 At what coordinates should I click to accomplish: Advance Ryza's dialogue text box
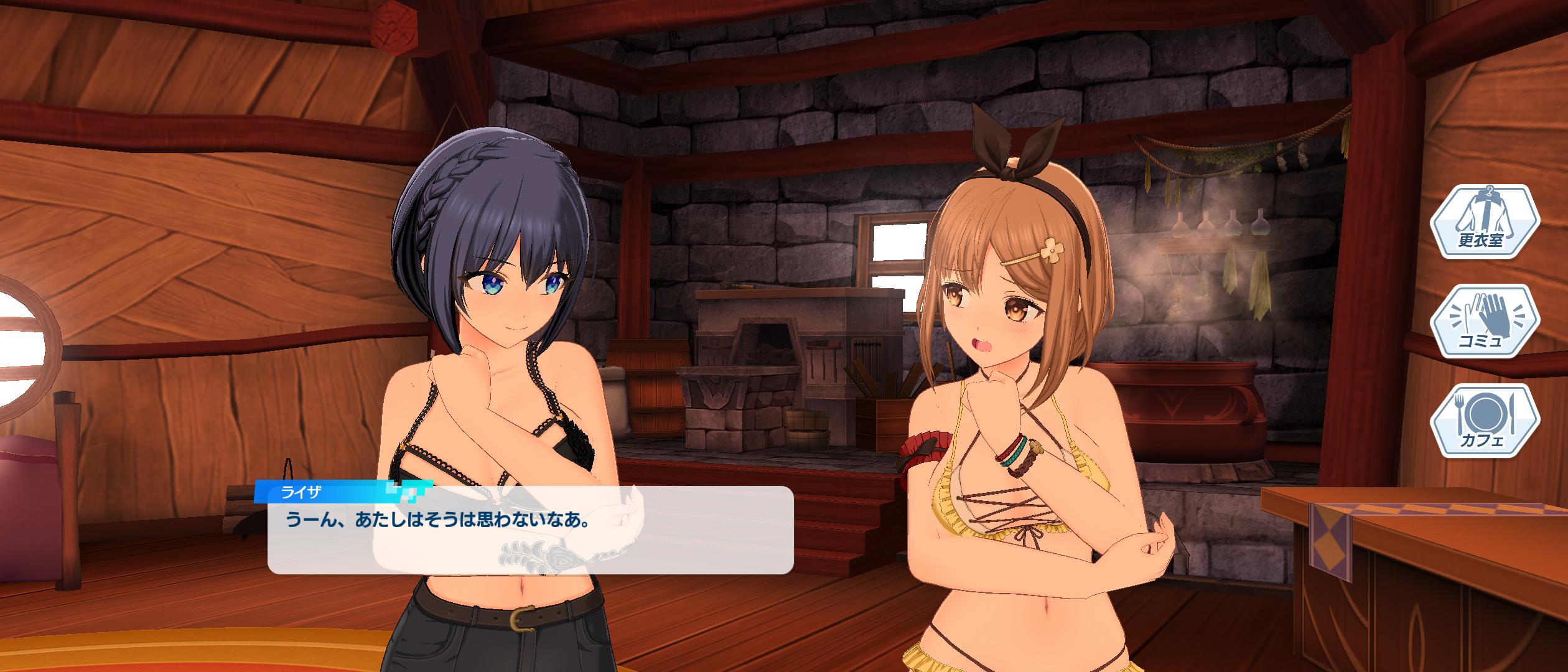click(x=530, y=529)
